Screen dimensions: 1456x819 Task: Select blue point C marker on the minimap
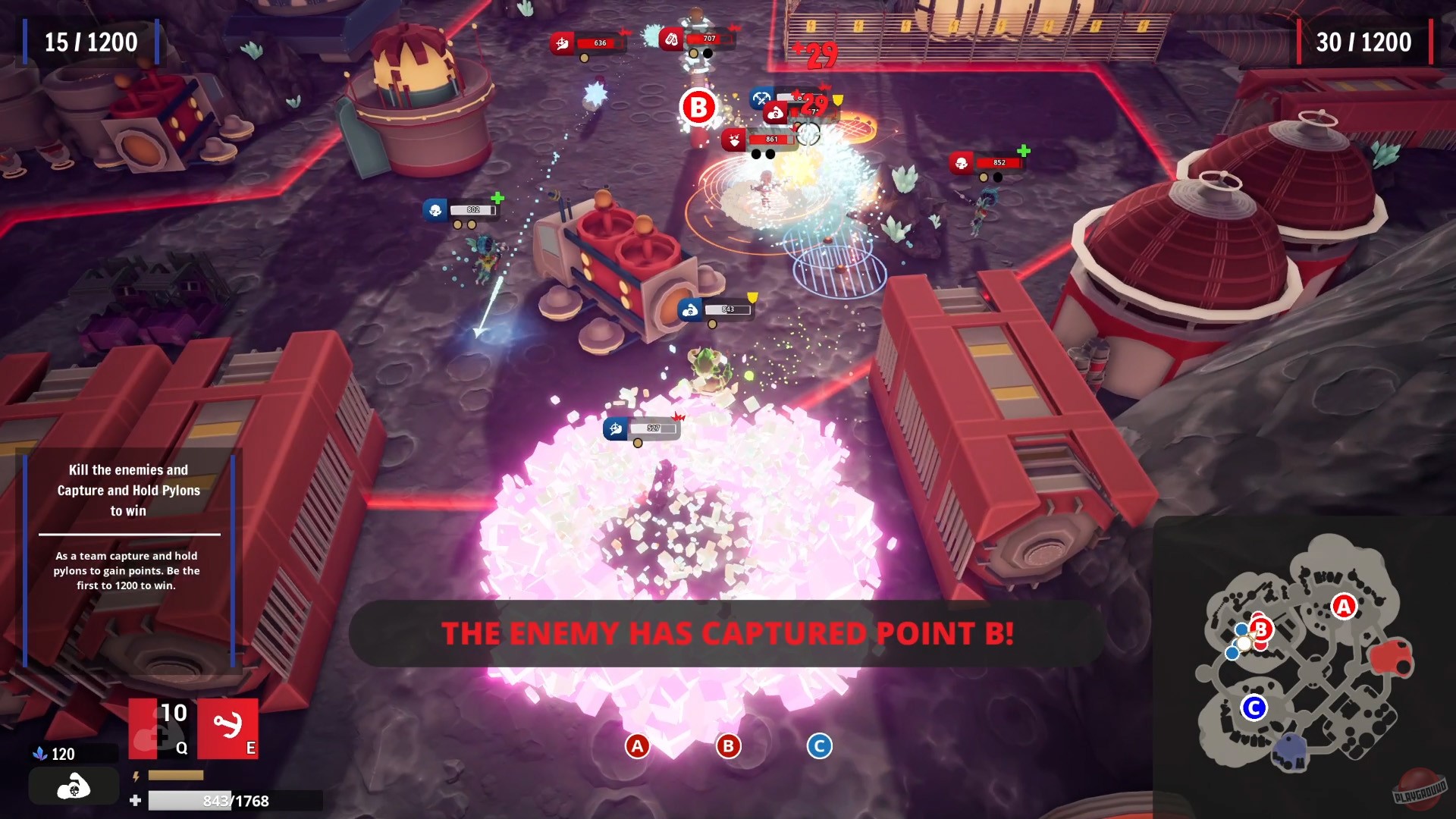point(1254,707)
